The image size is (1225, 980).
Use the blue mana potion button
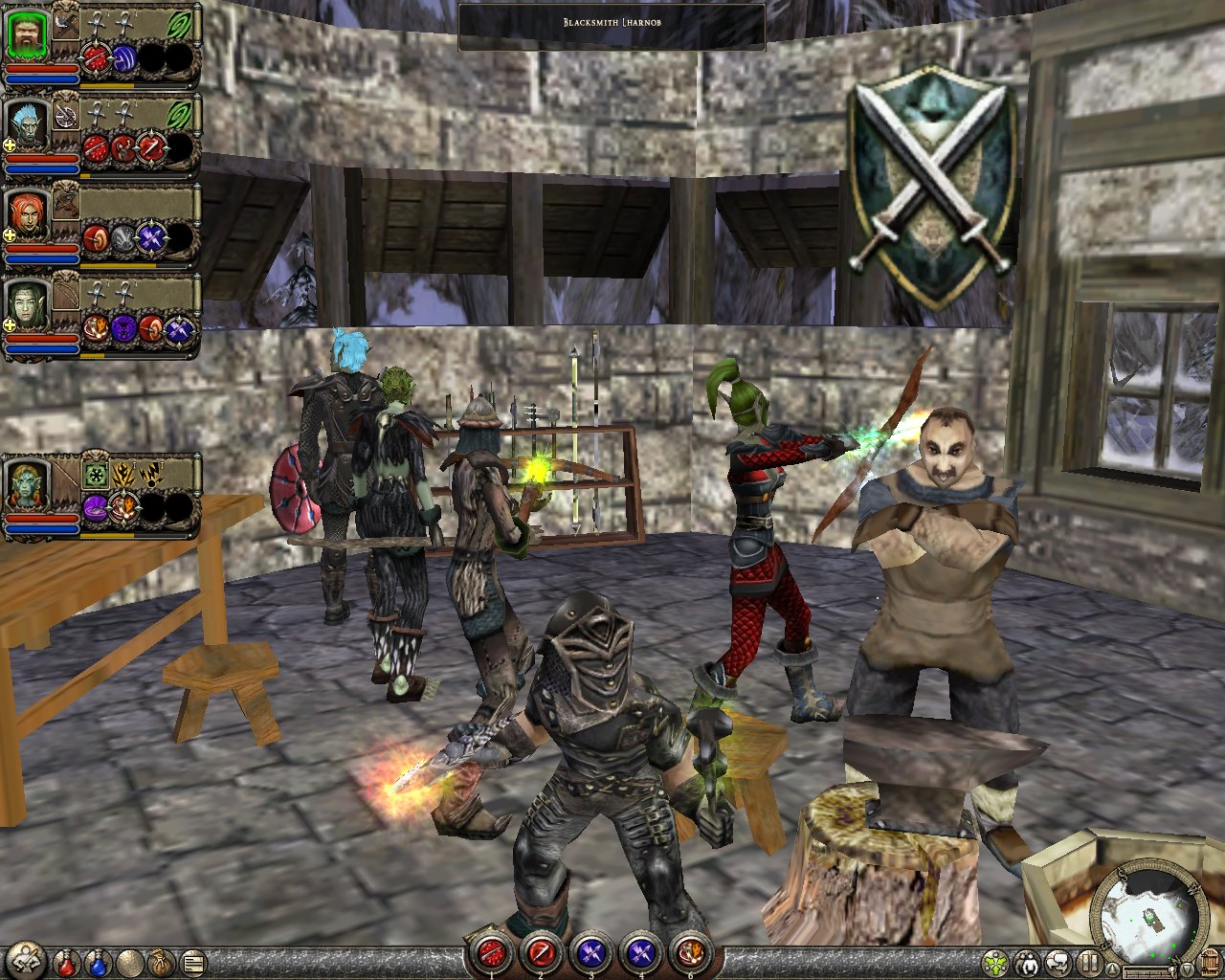click(97, 961)
